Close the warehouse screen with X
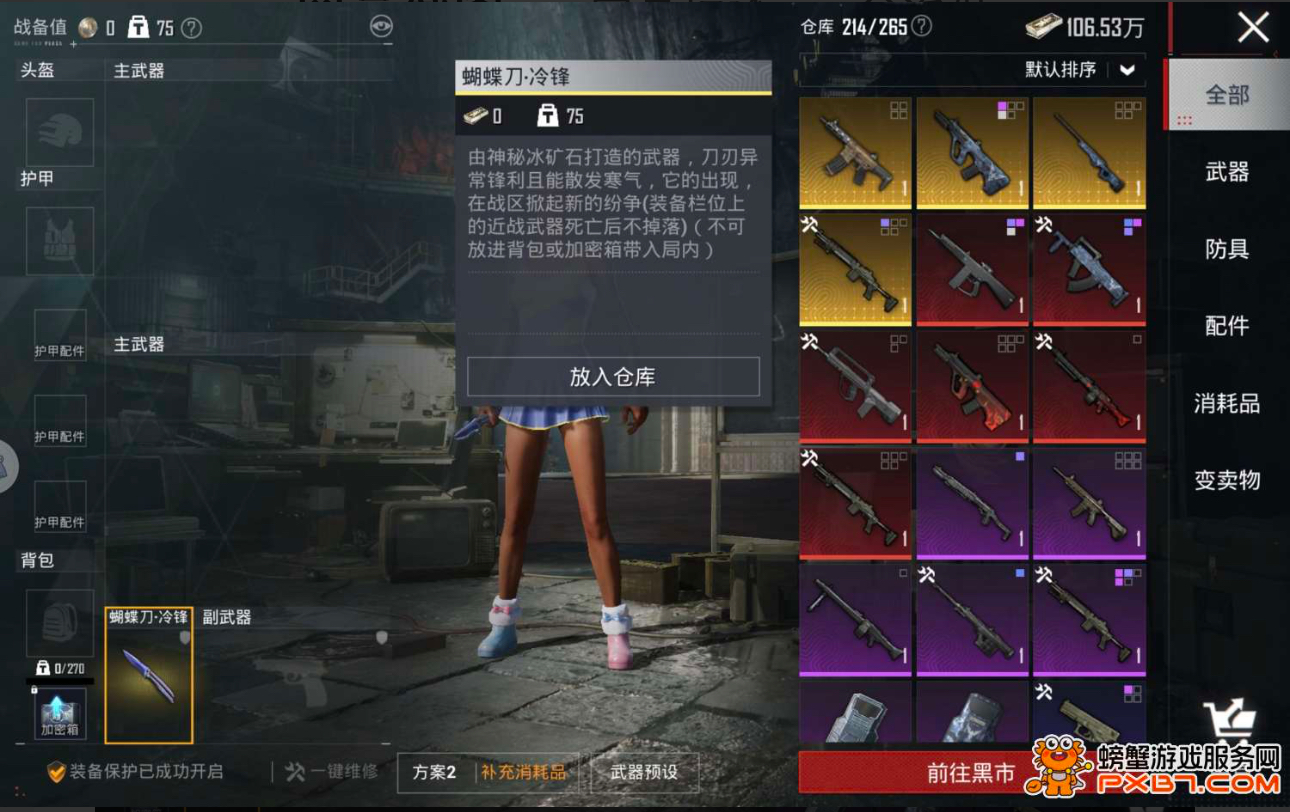The height and width of the screenshot is (812, 1290). [x=1253, y=27]
